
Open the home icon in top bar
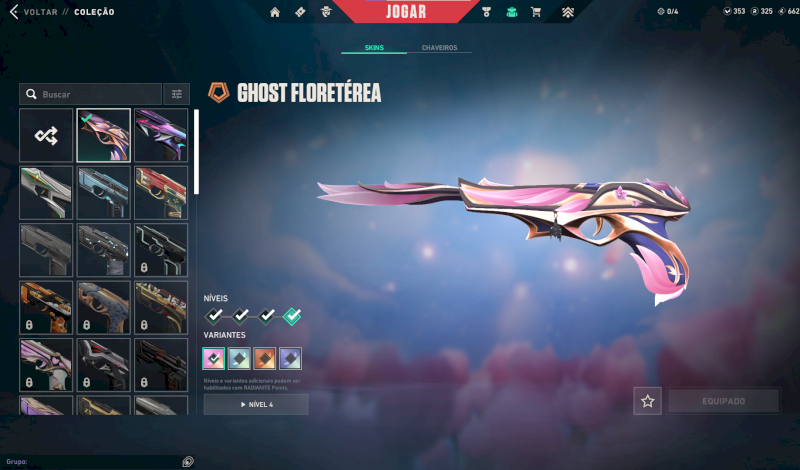(275, 12)
